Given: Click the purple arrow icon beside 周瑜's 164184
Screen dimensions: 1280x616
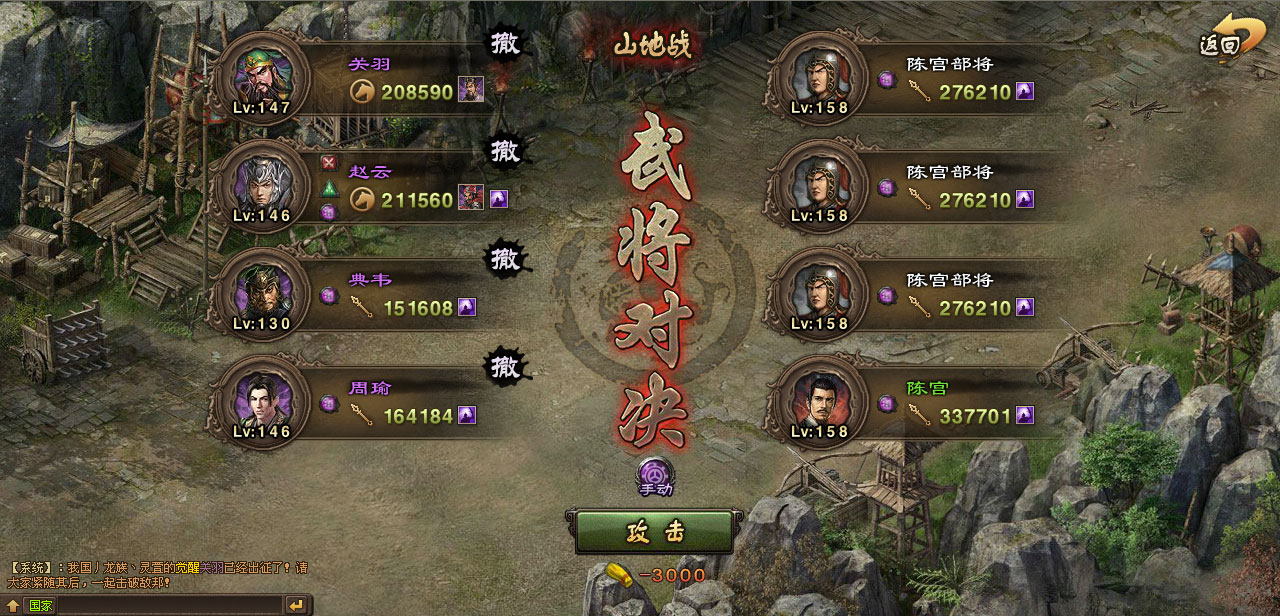Looking at the screenshot, I should (x=466, y=415).
